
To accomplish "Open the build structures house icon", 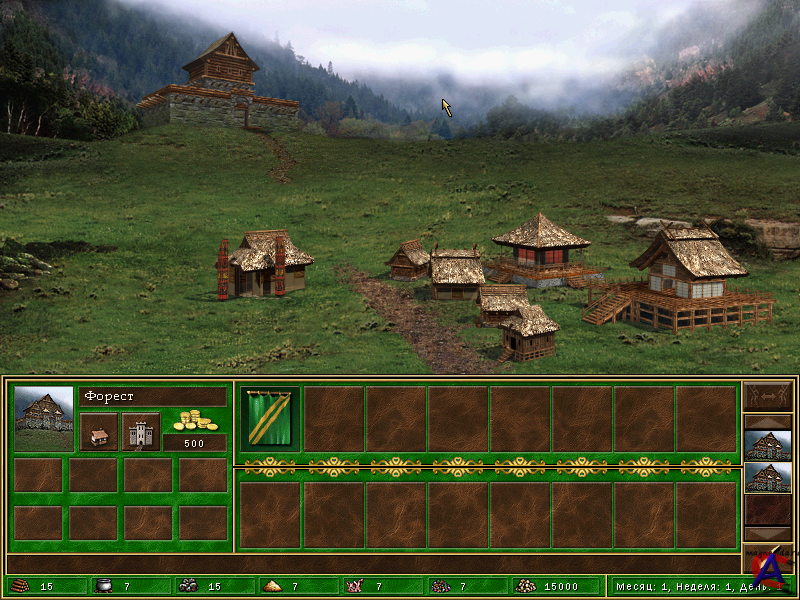I will [99, 432].
